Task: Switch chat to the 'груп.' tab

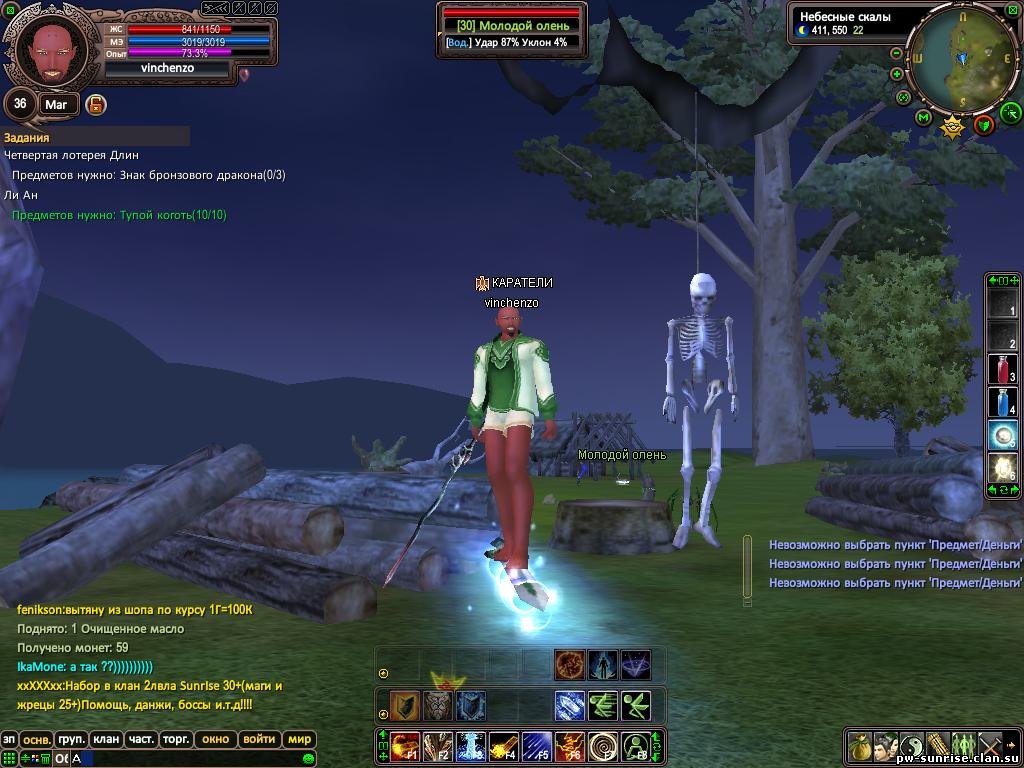Action: tap(71, 740)
